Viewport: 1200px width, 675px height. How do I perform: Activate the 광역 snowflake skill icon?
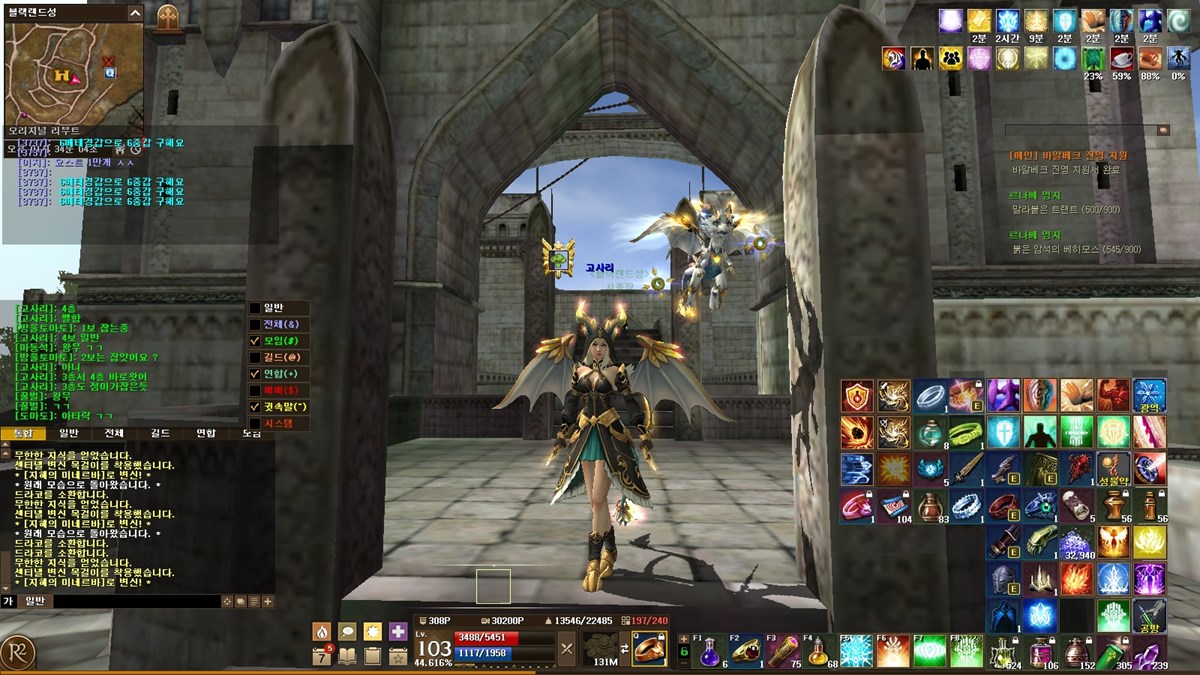1149,395
